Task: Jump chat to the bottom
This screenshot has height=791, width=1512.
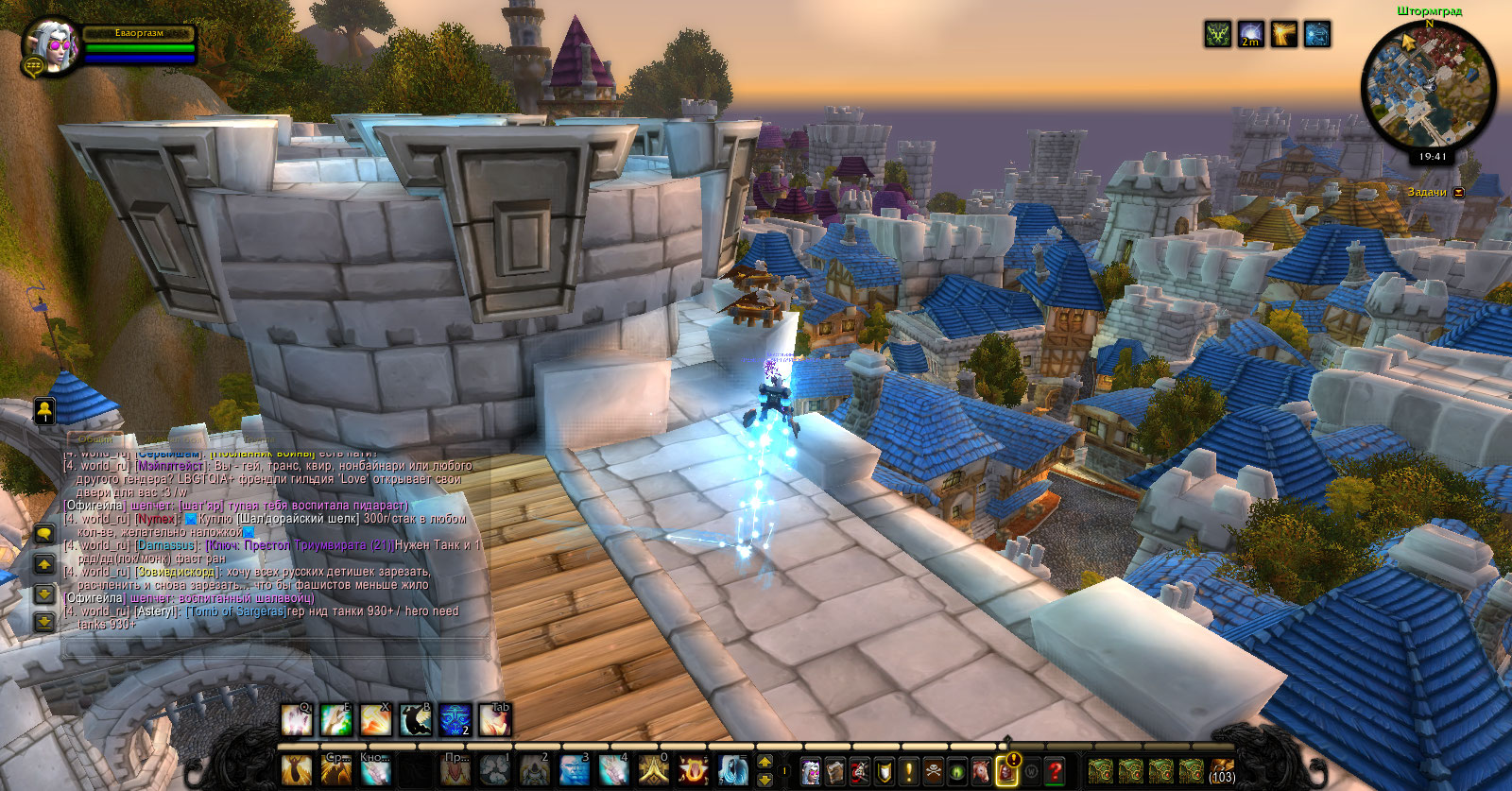Action: point(43,622)
